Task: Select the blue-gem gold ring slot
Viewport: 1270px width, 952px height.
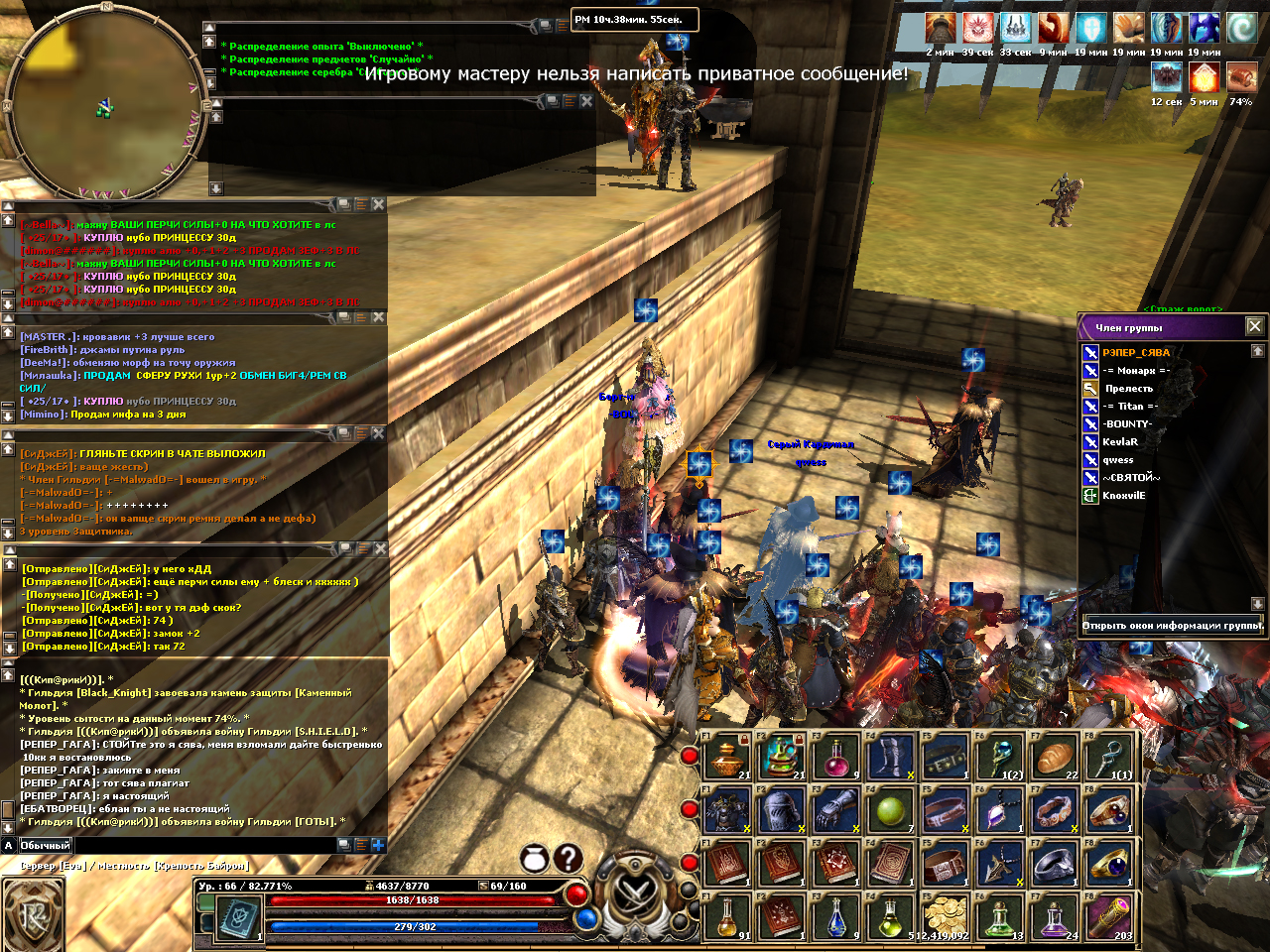Action: click(1110, 865)
